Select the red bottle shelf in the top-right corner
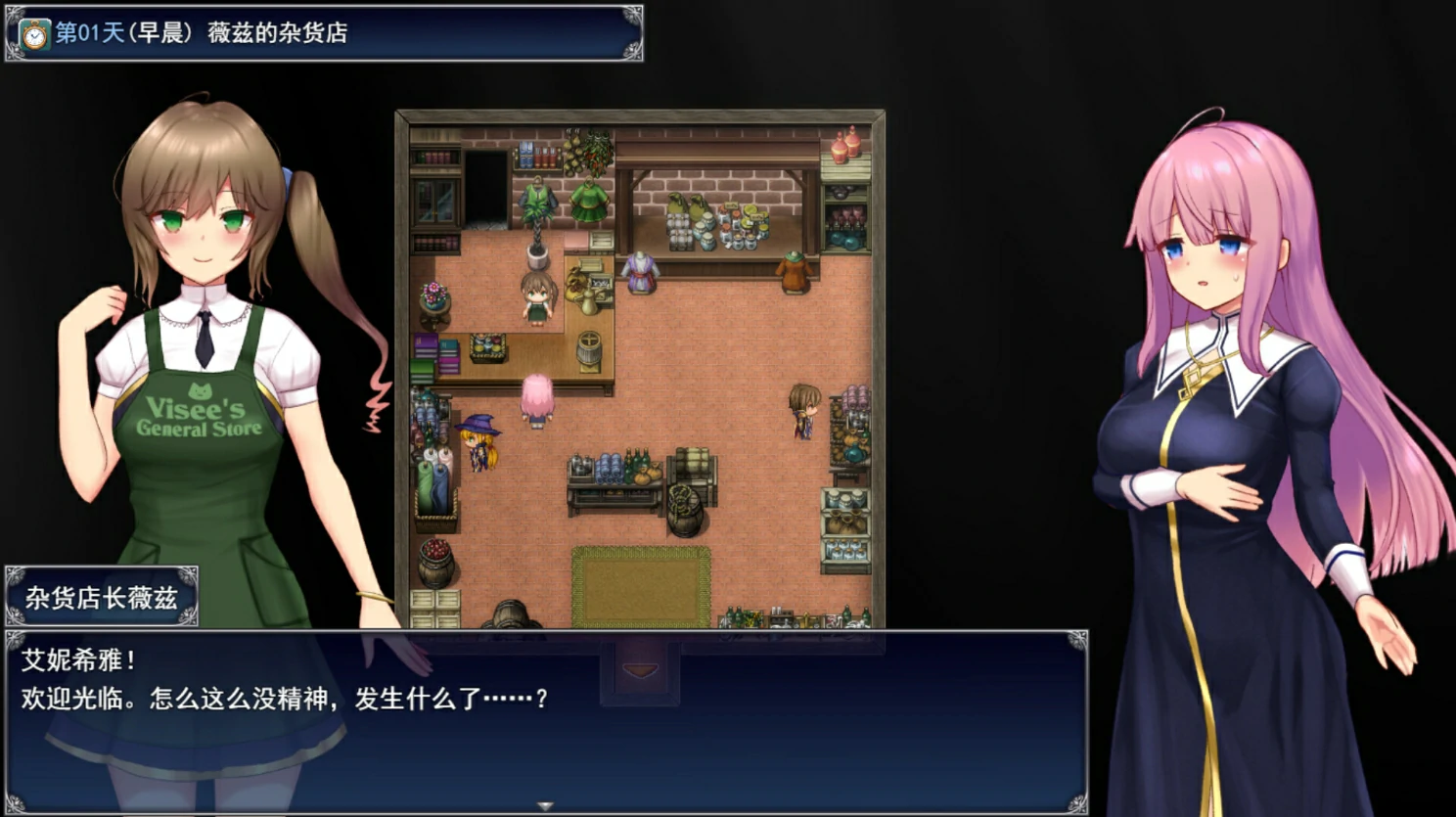 click(x=843, y=149)
